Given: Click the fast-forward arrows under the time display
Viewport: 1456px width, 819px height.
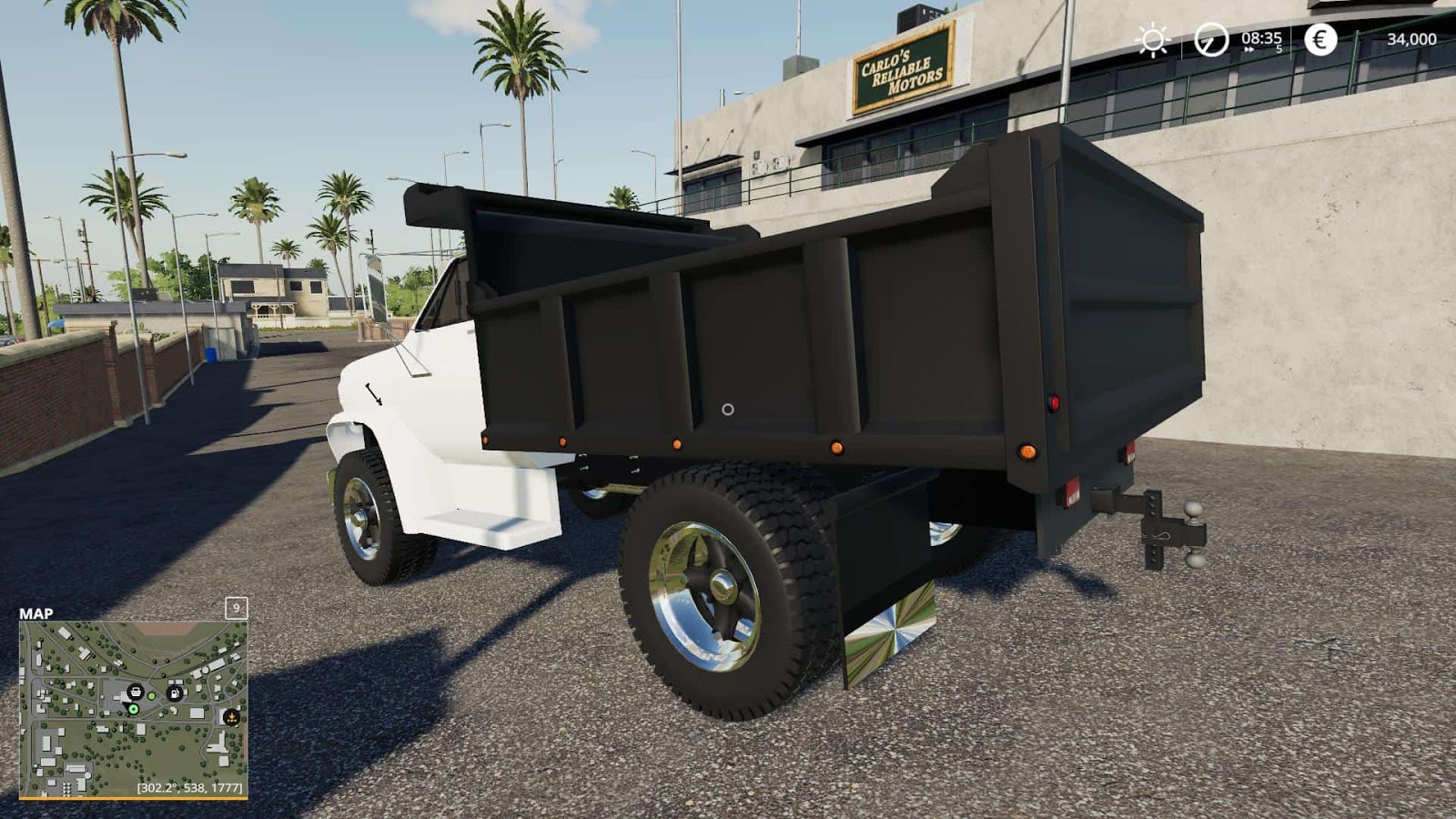Looking at the screenshot, I should point(1249,49).
